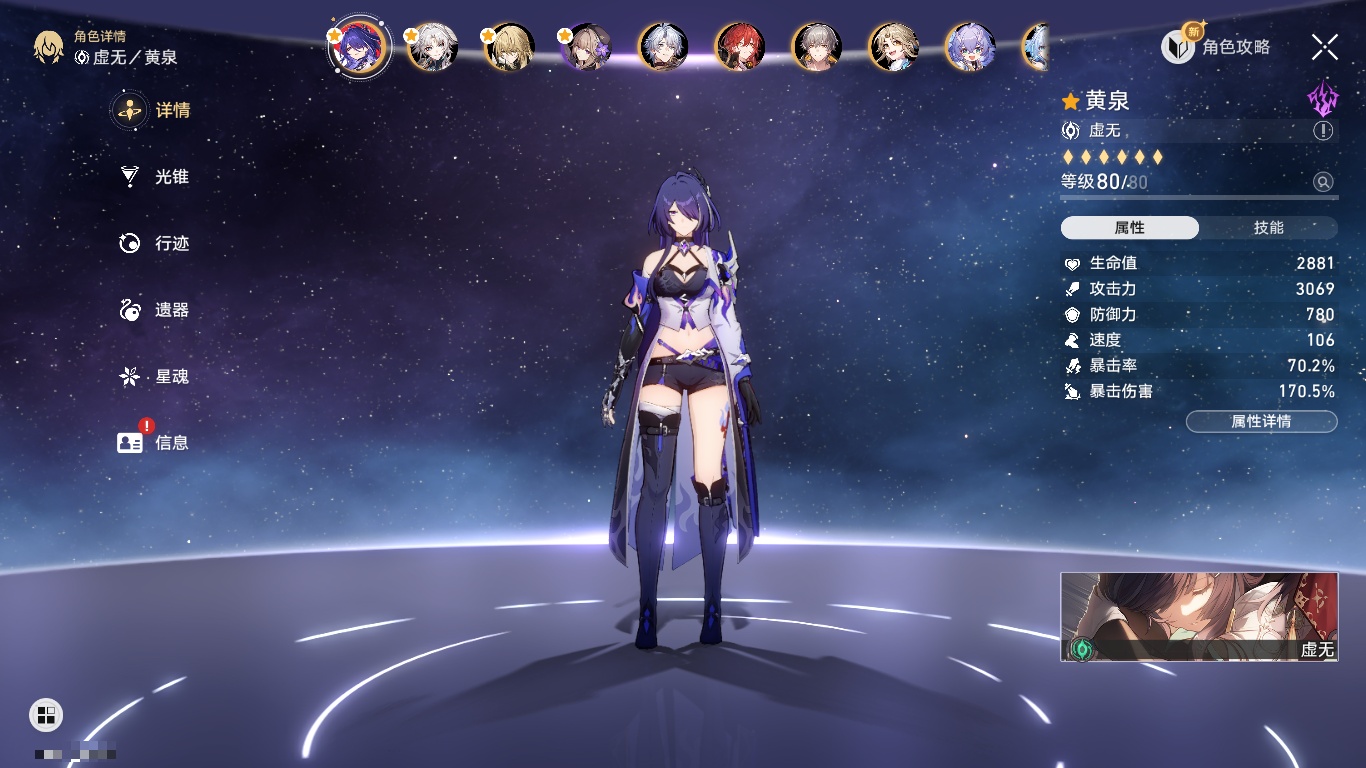The height and width of the screenshot is (768, 1366).
Task: Select the Attributes (属性) tab
Action: tap(1130, 228)
